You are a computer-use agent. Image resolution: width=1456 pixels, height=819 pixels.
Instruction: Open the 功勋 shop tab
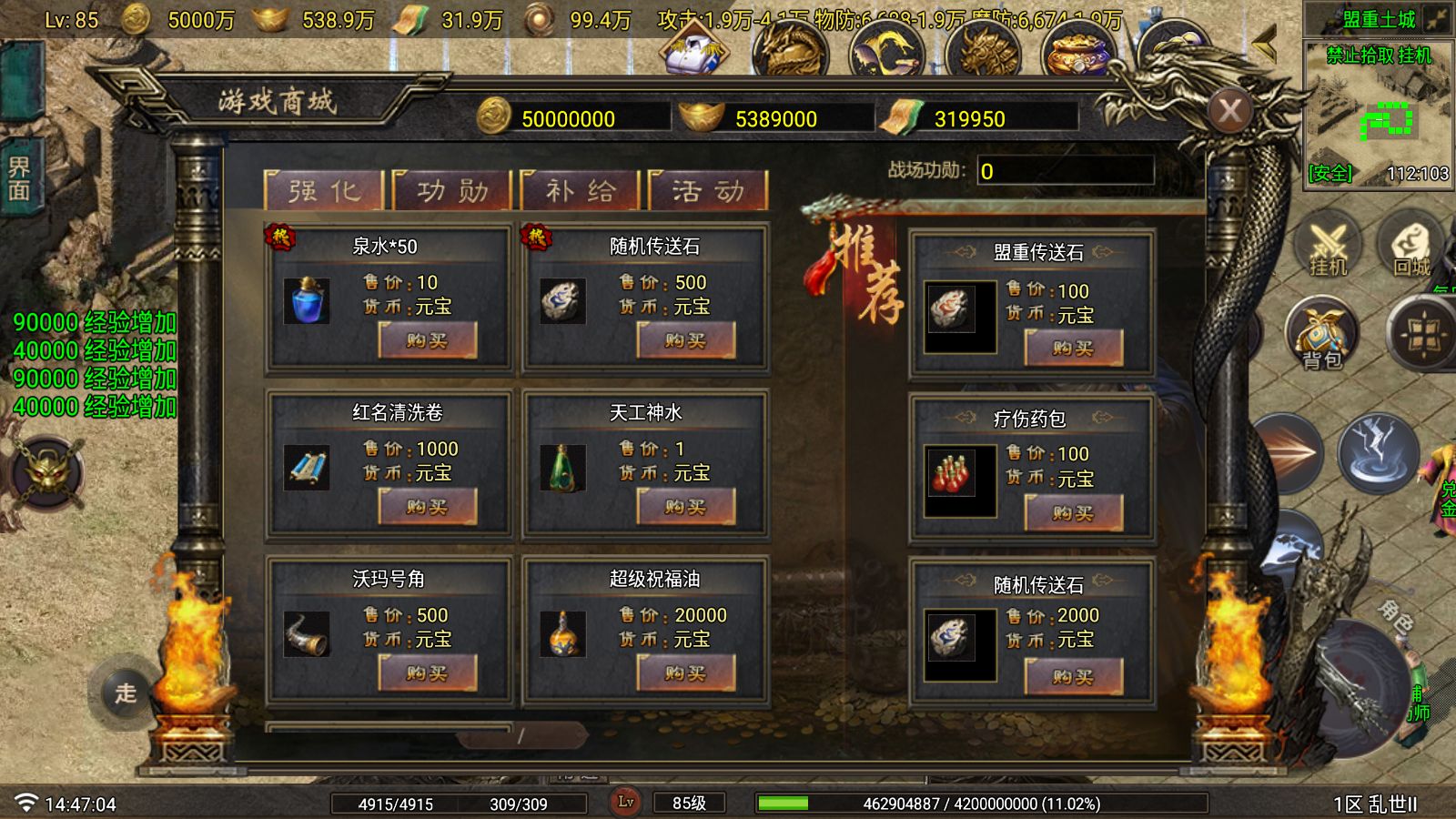tap(452, 191)
